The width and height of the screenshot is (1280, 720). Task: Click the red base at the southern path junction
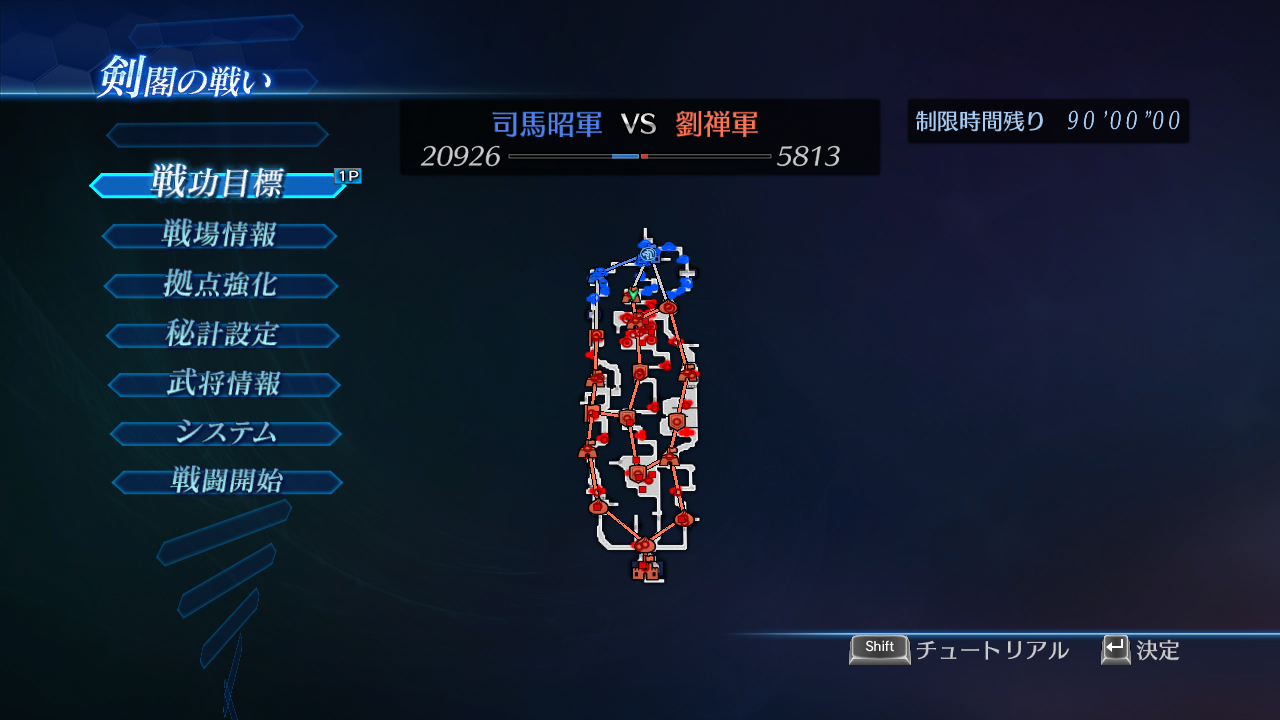pos(645,545)
